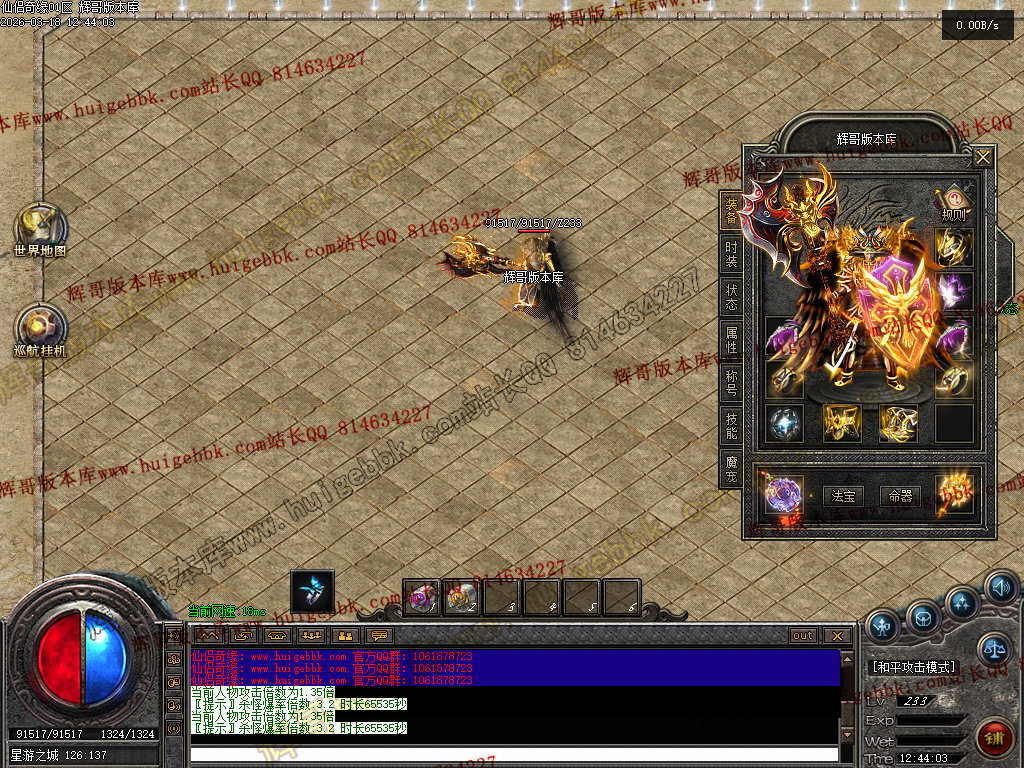The image size is (1024, 768).
Task: Open the 命器 button
Action: point(900,495)
